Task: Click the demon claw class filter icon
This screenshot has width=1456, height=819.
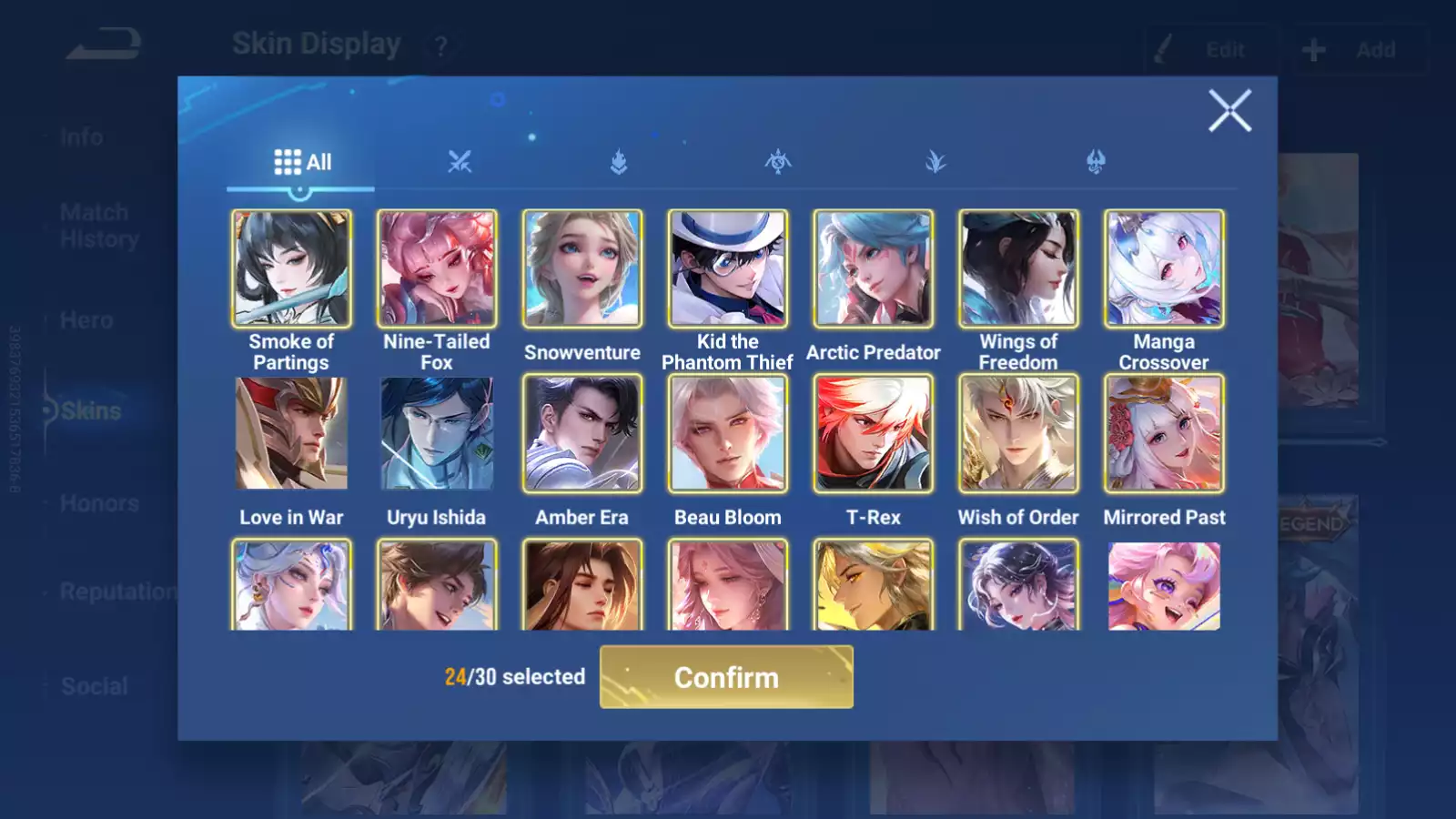Action: (x=1096, y=161)
